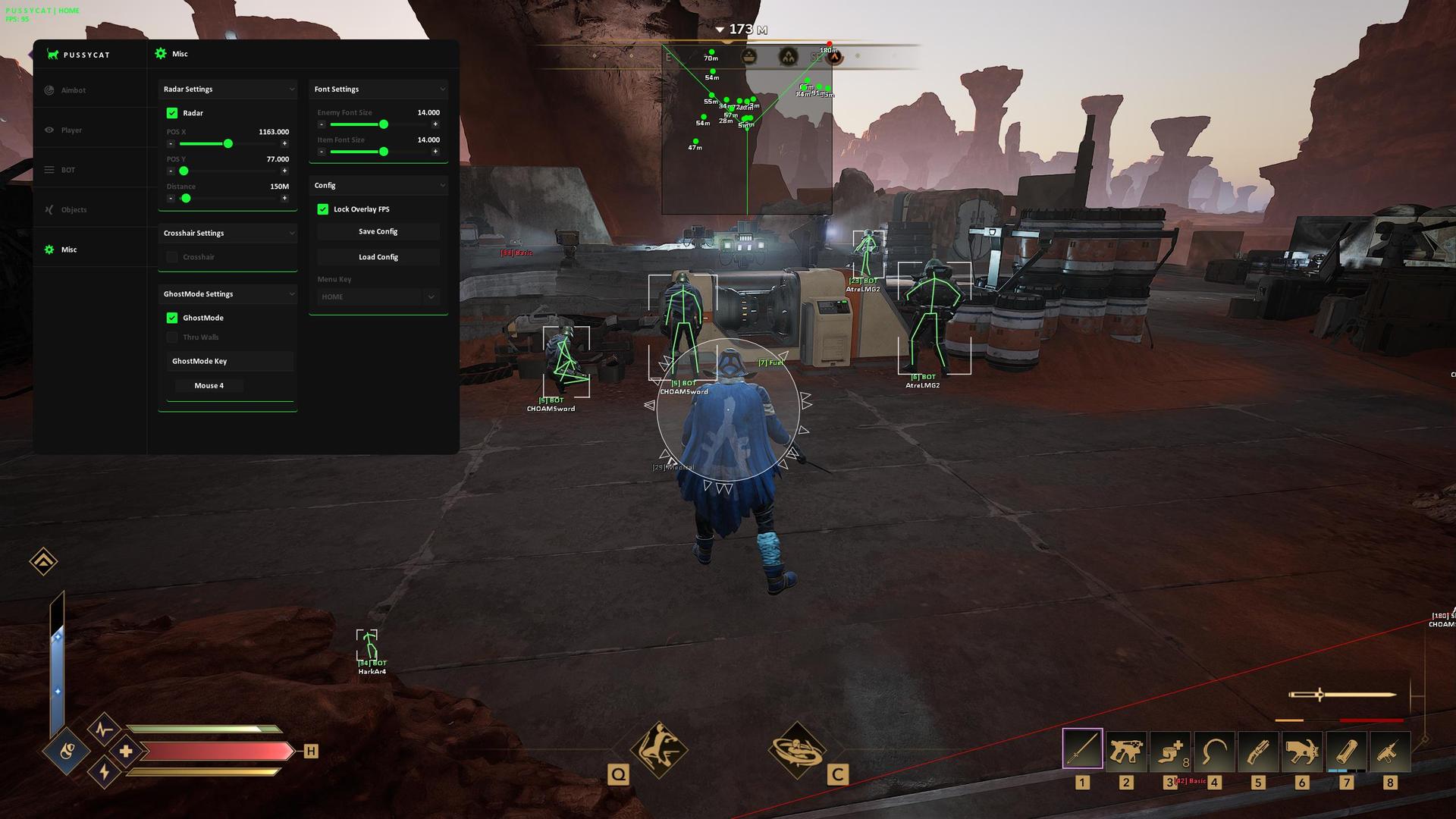Pick the cylinder item with blue charge bar

pos(1346,750)
